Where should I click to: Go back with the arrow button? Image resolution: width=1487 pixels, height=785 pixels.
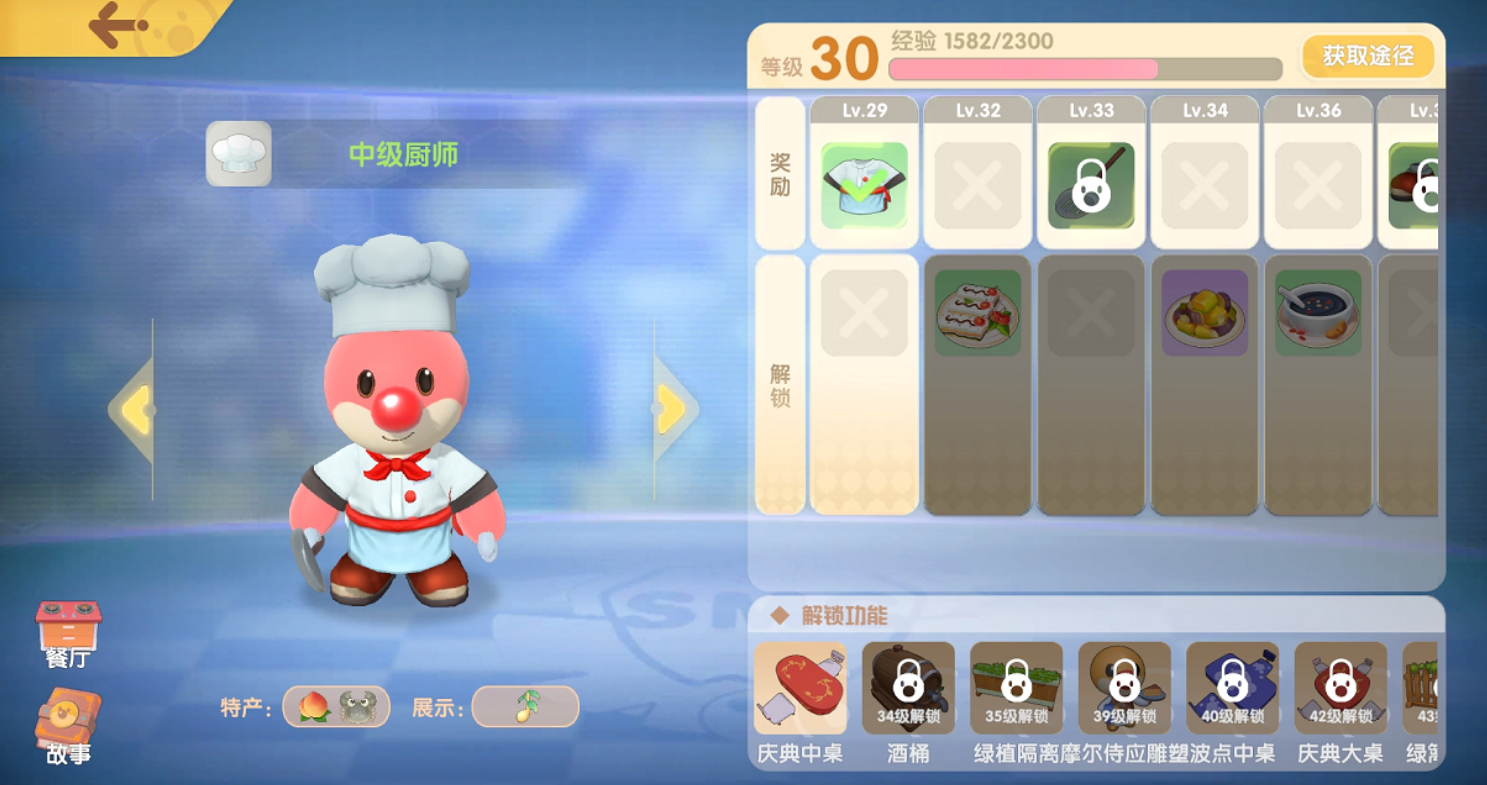coord(117,26)
